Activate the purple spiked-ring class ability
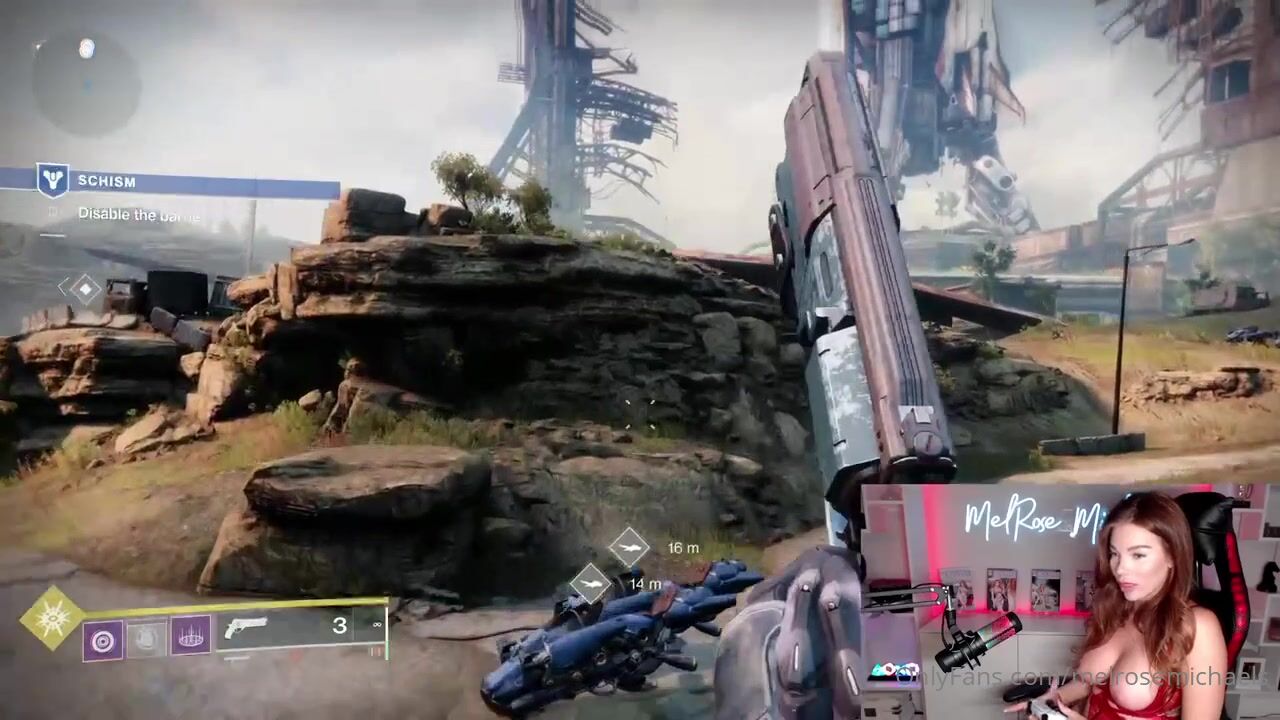This screenshot has height=720, width=1280. click(x=191, y=634)
